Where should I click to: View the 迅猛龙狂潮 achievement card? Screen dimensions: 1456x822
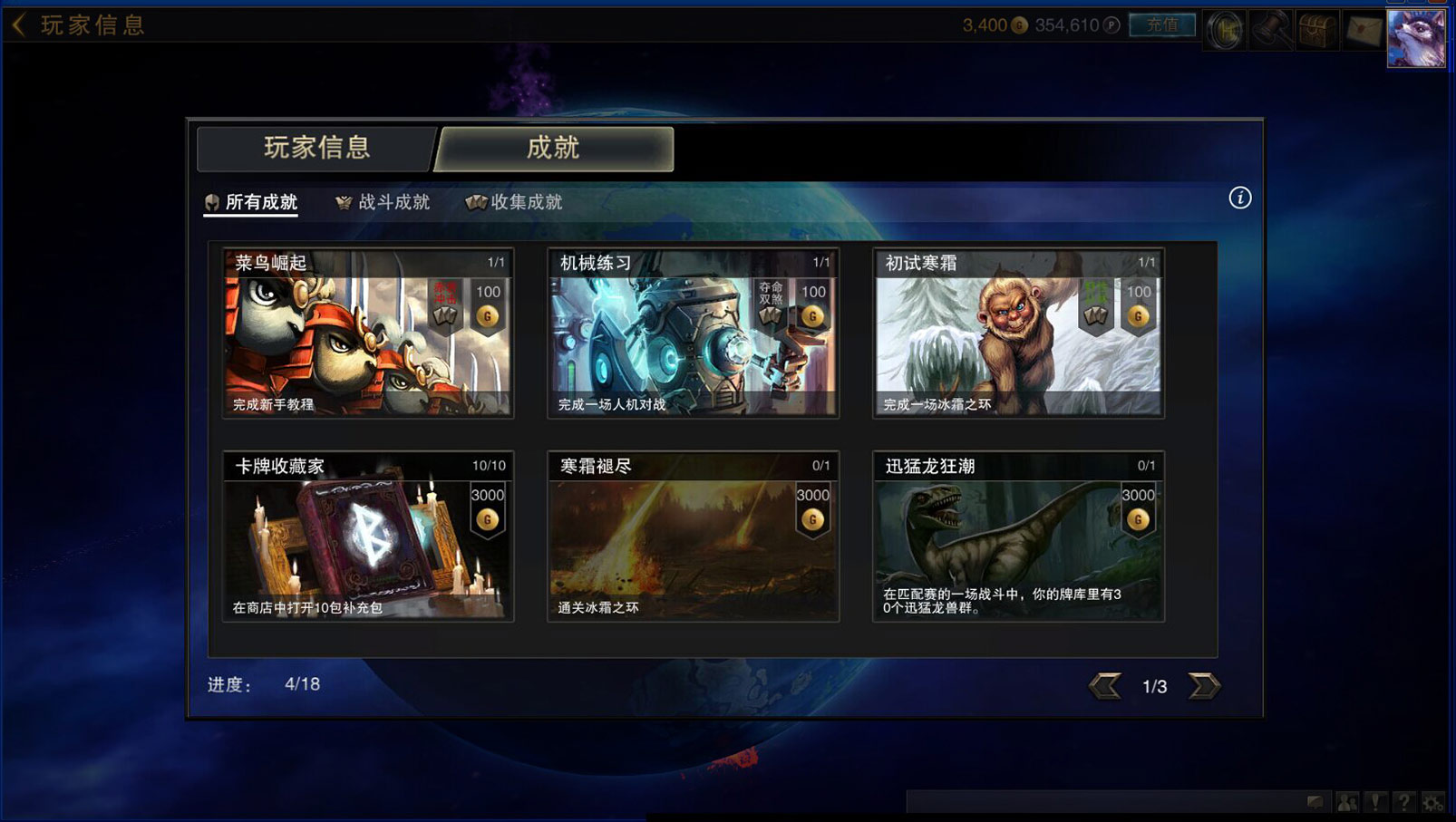click(1018, 537)
